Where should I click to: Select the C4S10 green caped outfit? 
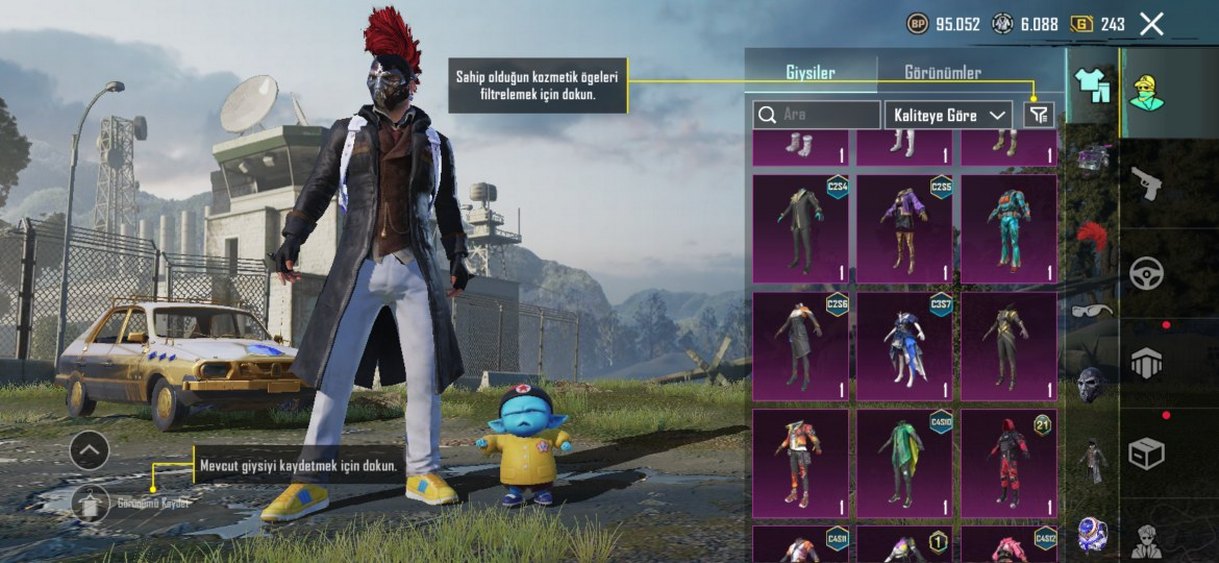(904, 463)
